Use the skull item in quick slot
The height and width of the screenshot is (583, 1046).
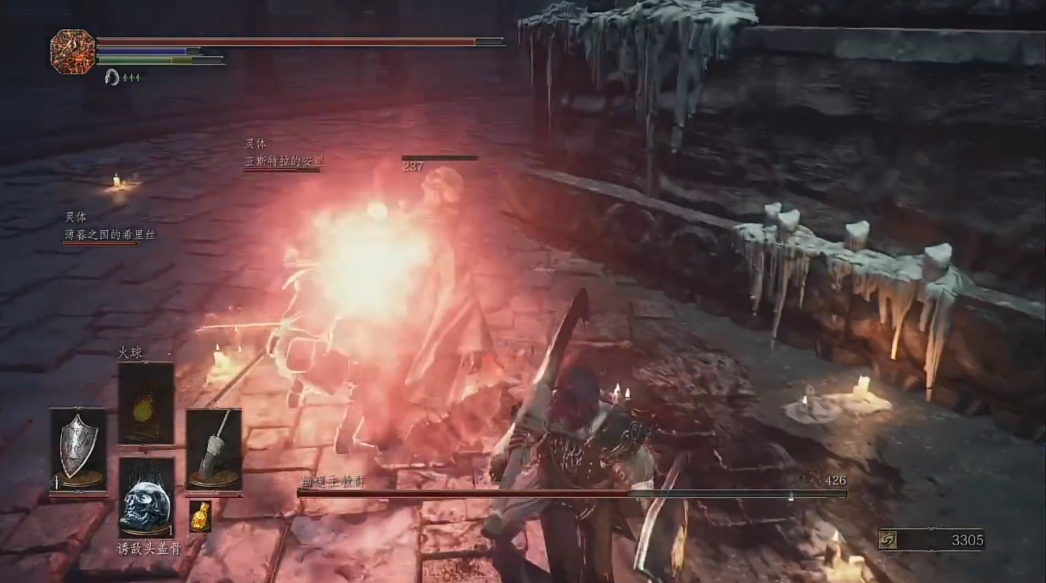[146, 497]
